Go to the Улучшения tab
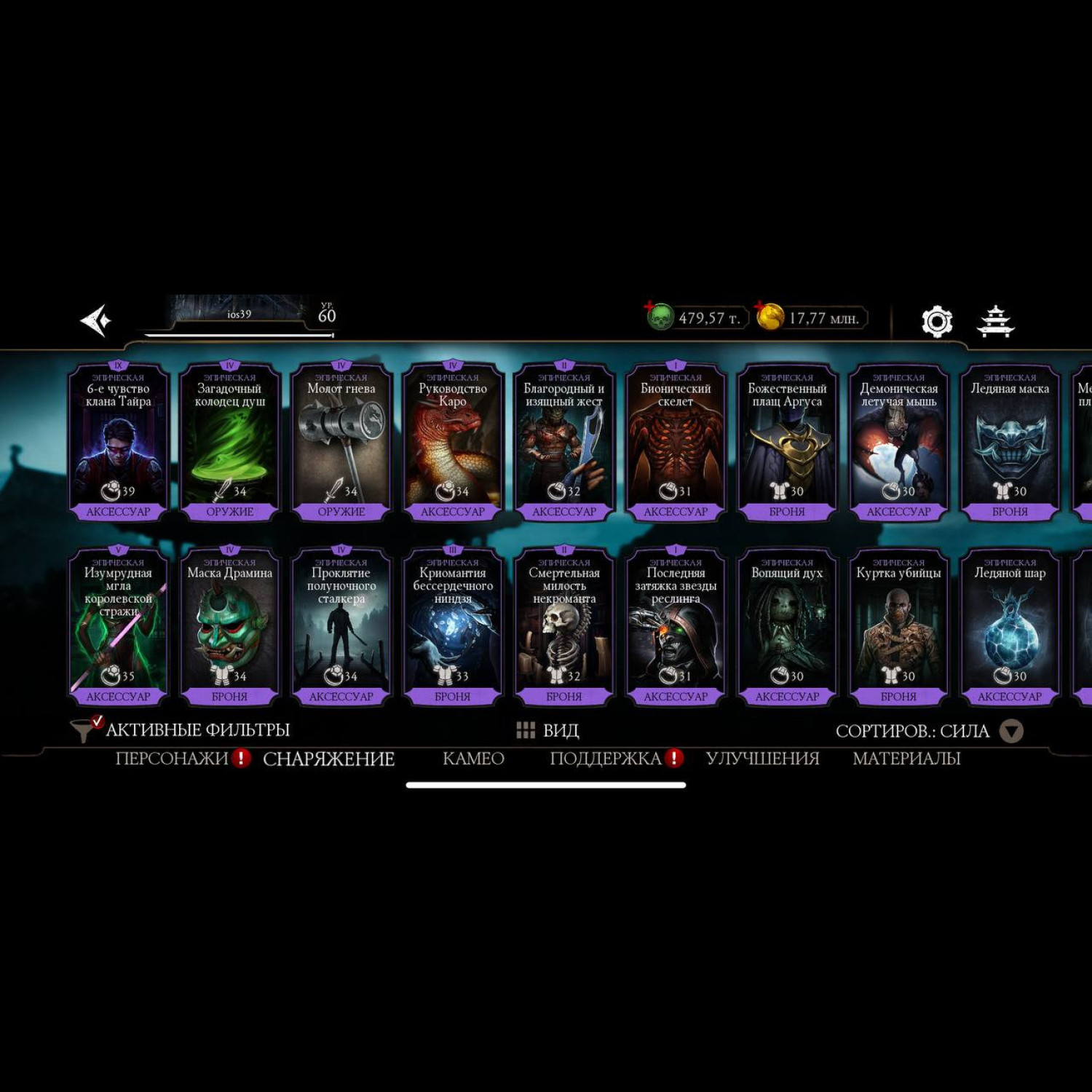The image size is (1092, 1092). [x=762, y=759]
